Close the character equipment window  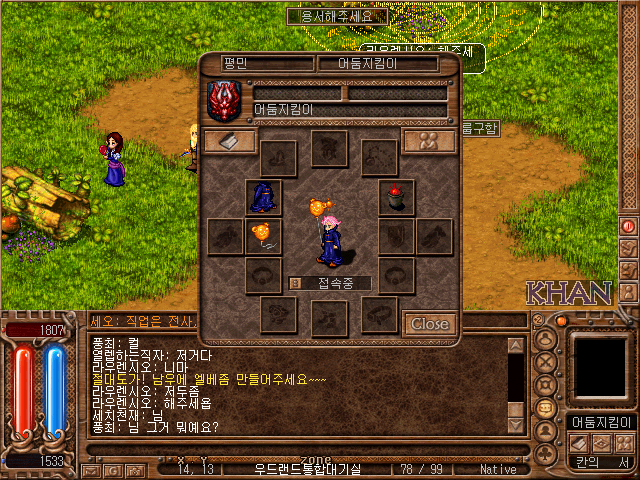pyautogui.click(x=430, y=323)
